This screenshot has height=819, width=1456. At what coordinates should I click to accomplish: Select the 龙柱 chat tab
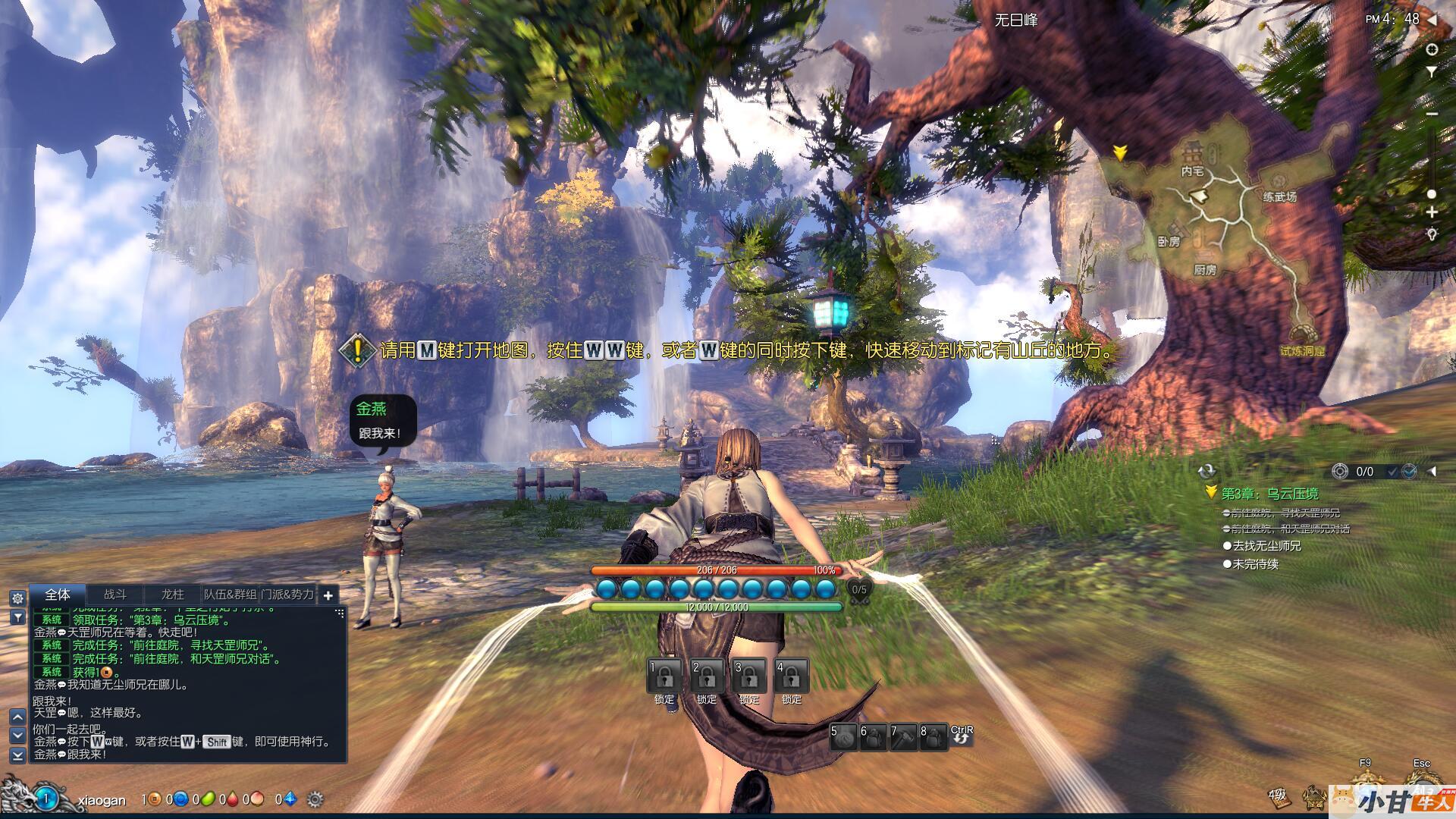tap(172, 595)
